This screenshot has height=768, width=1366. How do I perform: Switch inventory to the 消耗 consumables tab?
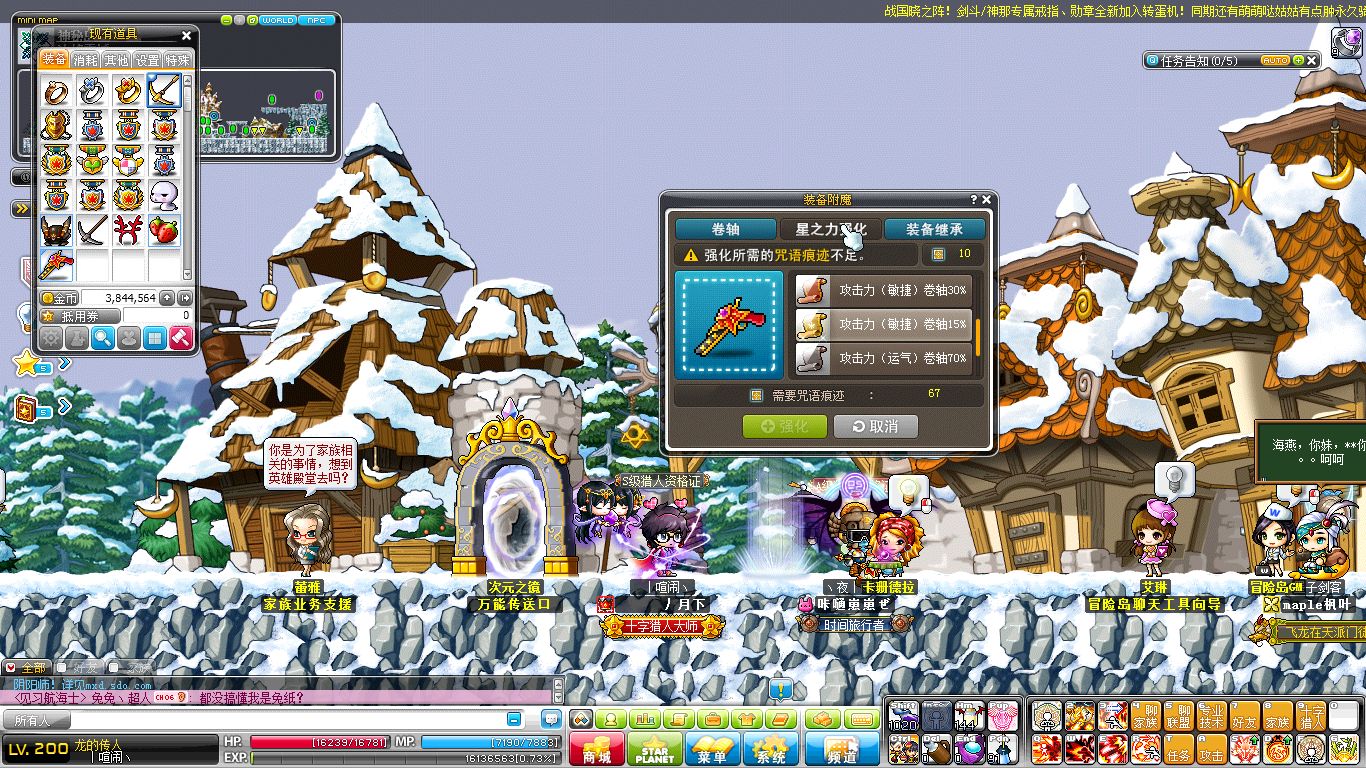tap(85, 60)
